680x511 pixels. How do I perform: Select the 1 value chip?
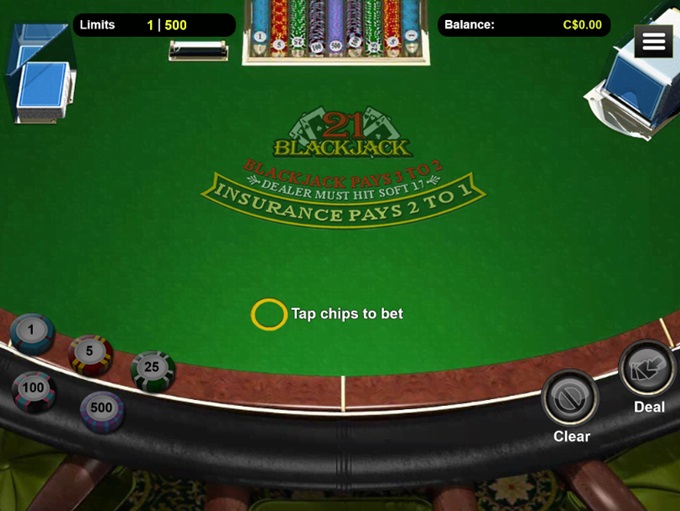click(31, 332)
